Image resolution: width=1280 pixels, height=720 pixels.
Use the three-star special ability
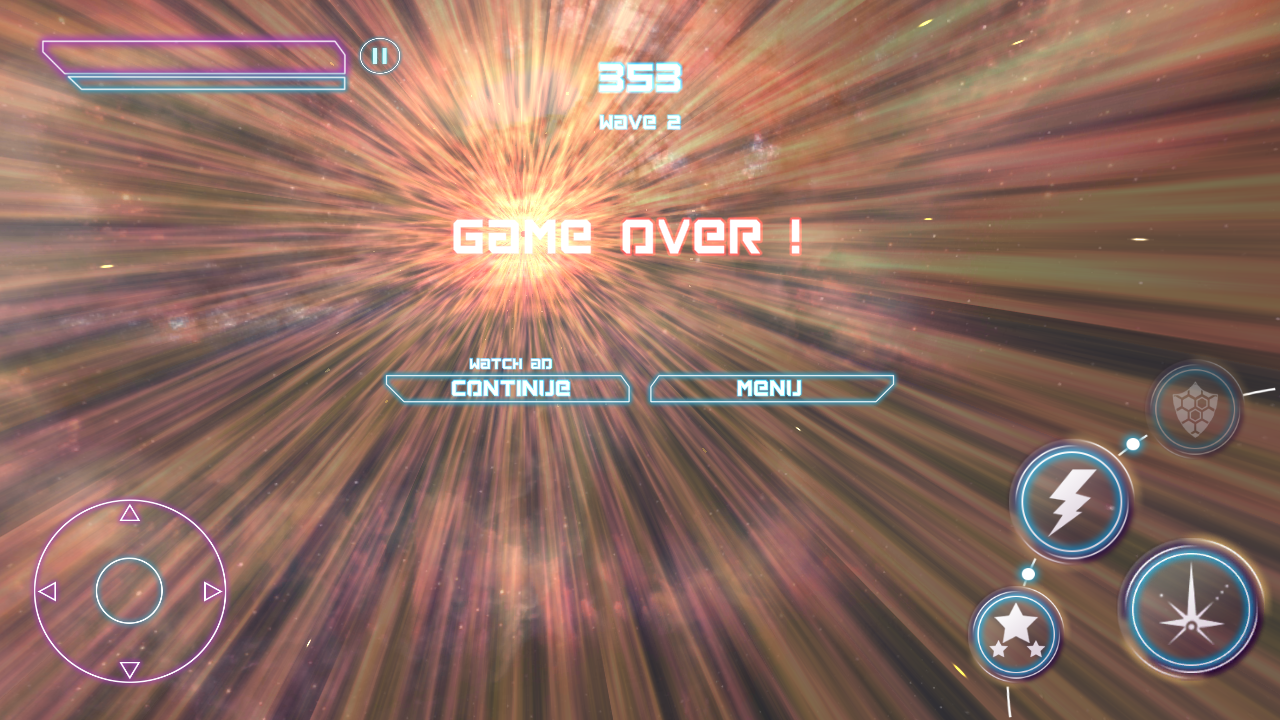tap(1016, 632)
